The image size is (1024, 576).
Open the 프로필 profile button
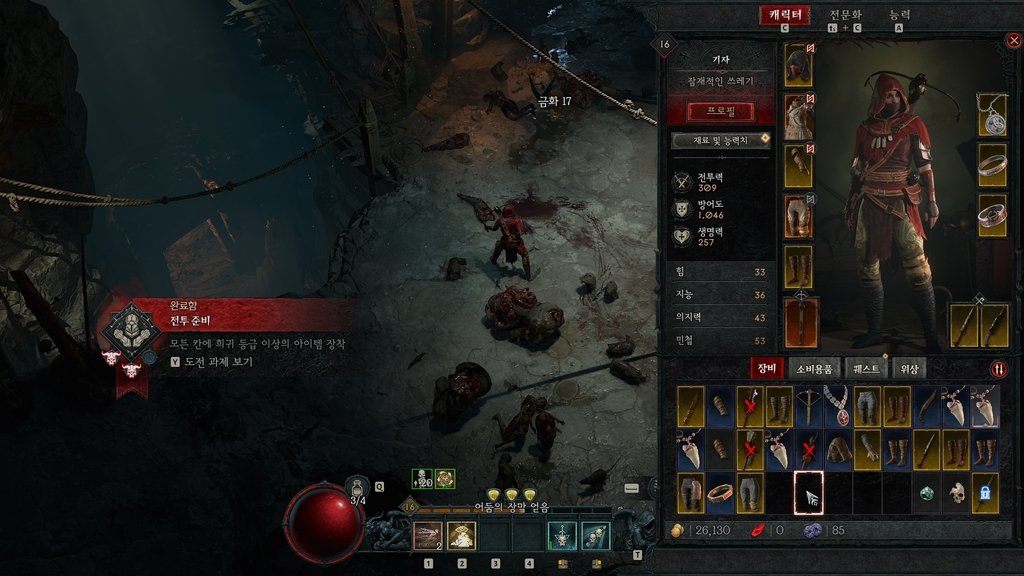[721, 111]
